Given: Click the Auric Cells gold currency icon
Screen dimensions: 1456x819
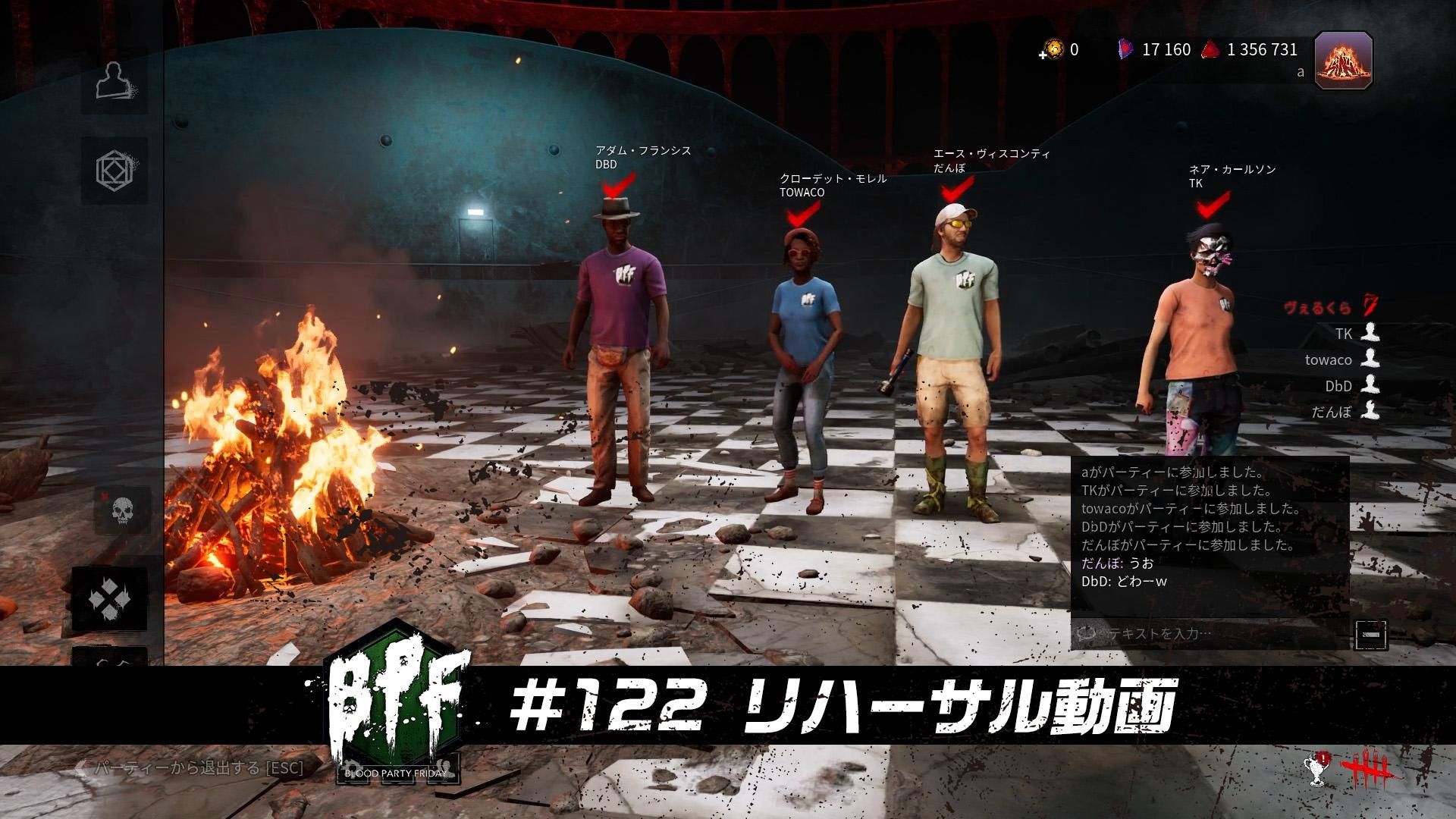Looking at the screenshot, I should click(x=1053, y=50).
